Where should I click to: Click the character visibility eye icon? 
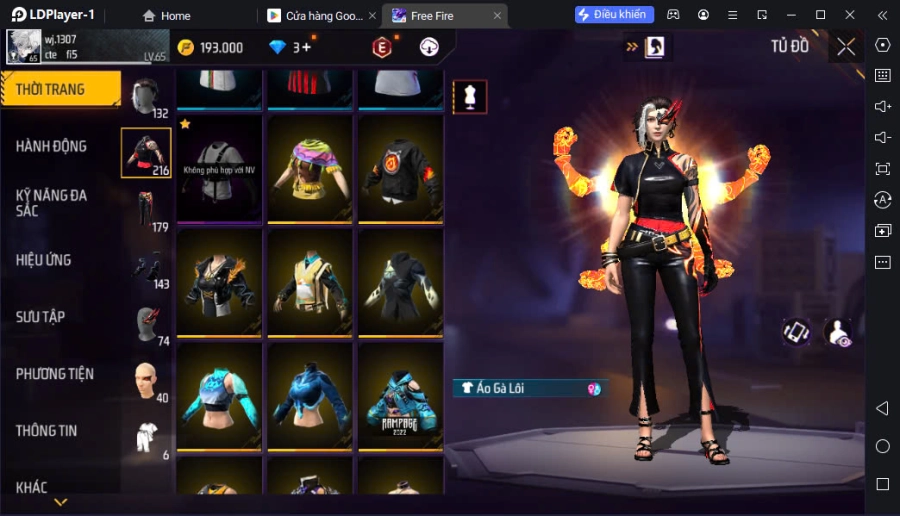(x=838, y=333)
